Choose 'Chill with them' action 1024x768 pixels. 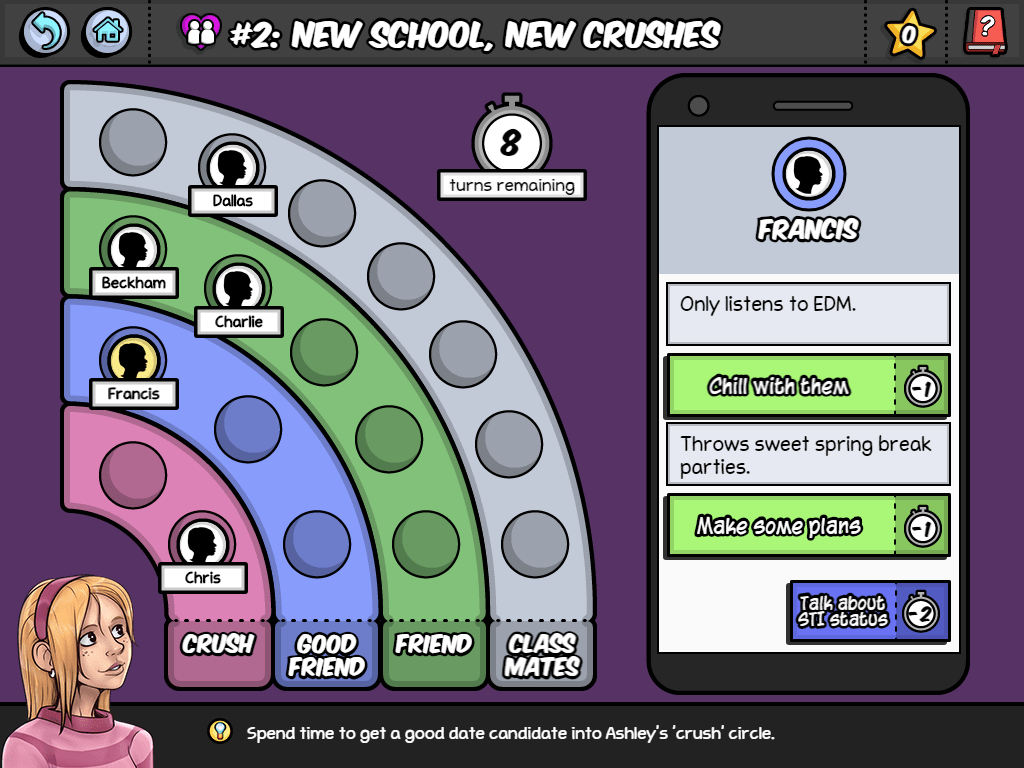(780, 386)
